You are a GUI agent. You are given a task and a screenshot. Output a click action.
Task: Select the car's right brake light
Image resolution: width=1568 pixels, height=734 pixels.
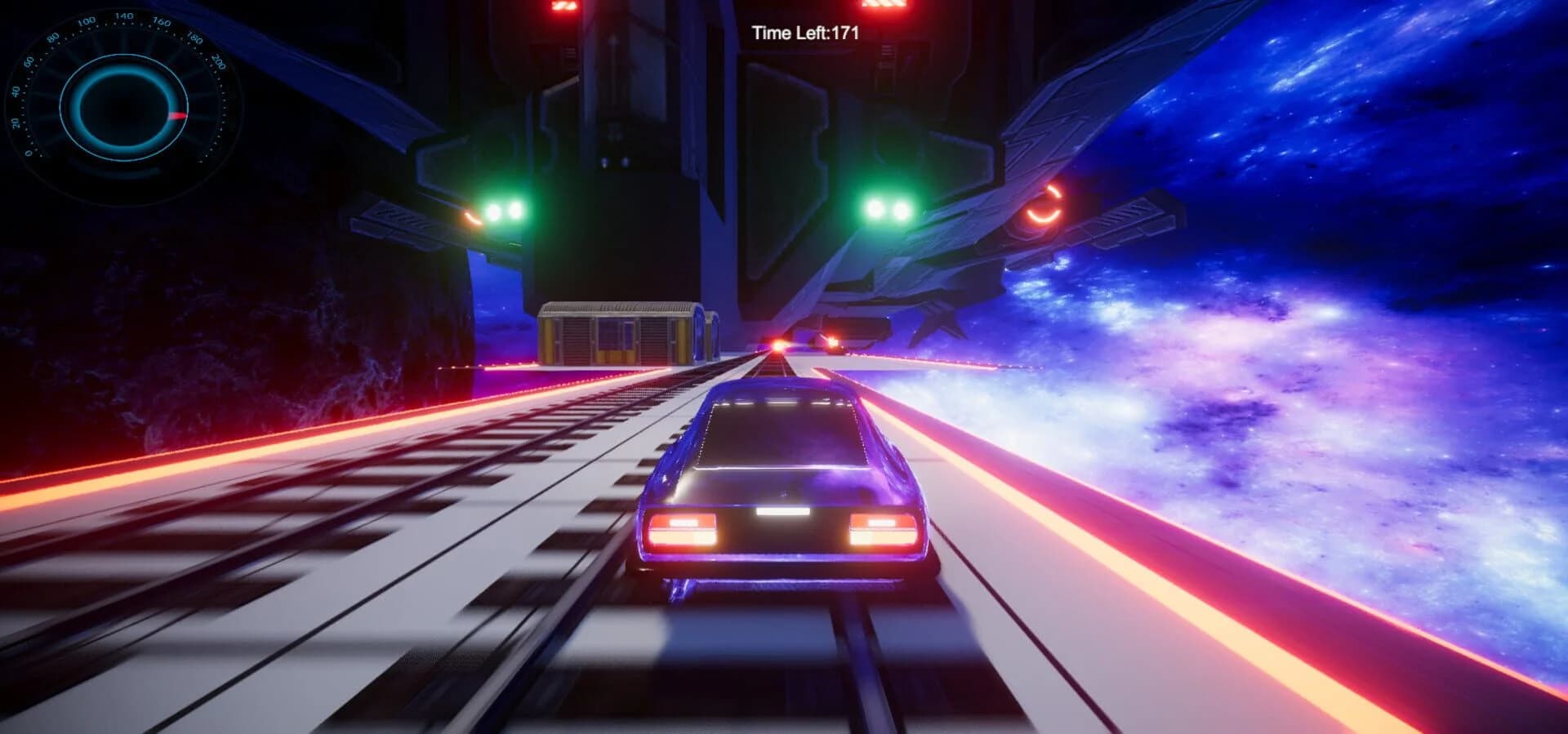coord(880,529)
